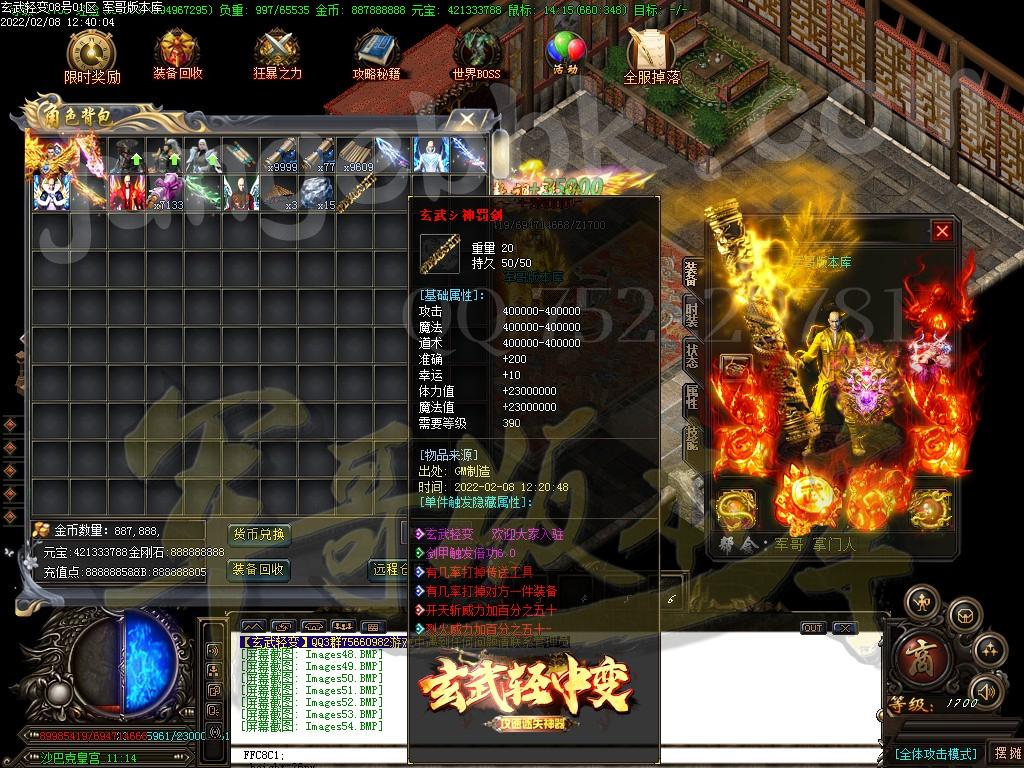Select the x9999 scroll stack slot
The width and height of the screenshot is (1024, 768).
pyautogui.click(x=278, y=155)
